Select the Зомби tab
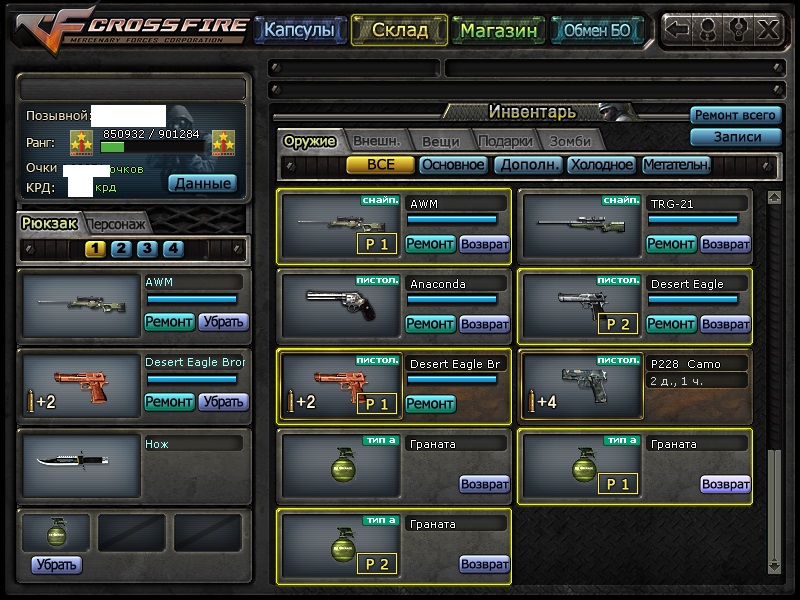Image resolution: width=800 pixels, height=600 pixels. pos(569,141)
